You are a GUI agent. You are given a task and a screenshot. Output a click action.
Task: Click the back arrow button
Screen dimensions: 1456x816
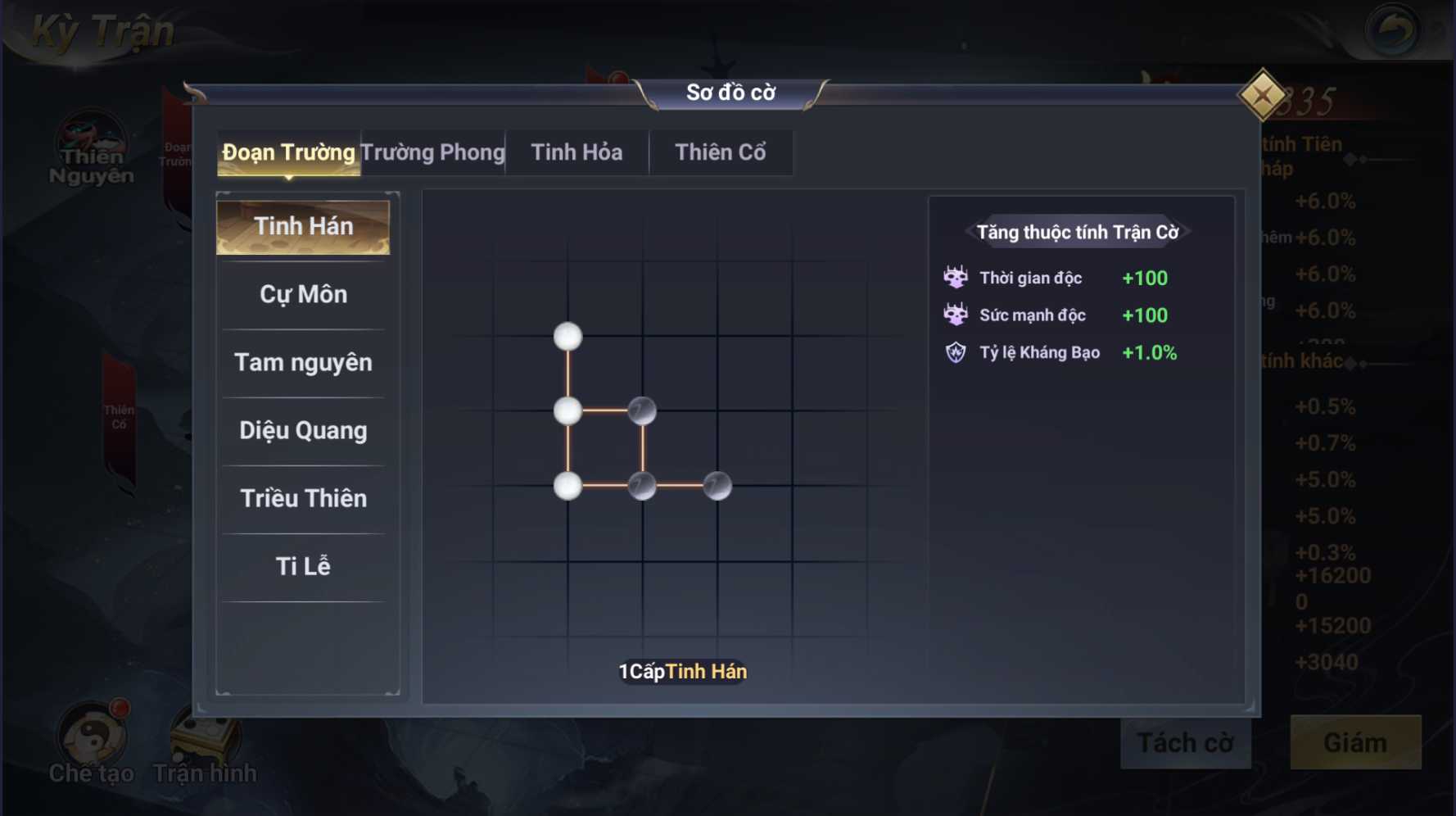coord(1391,31)
